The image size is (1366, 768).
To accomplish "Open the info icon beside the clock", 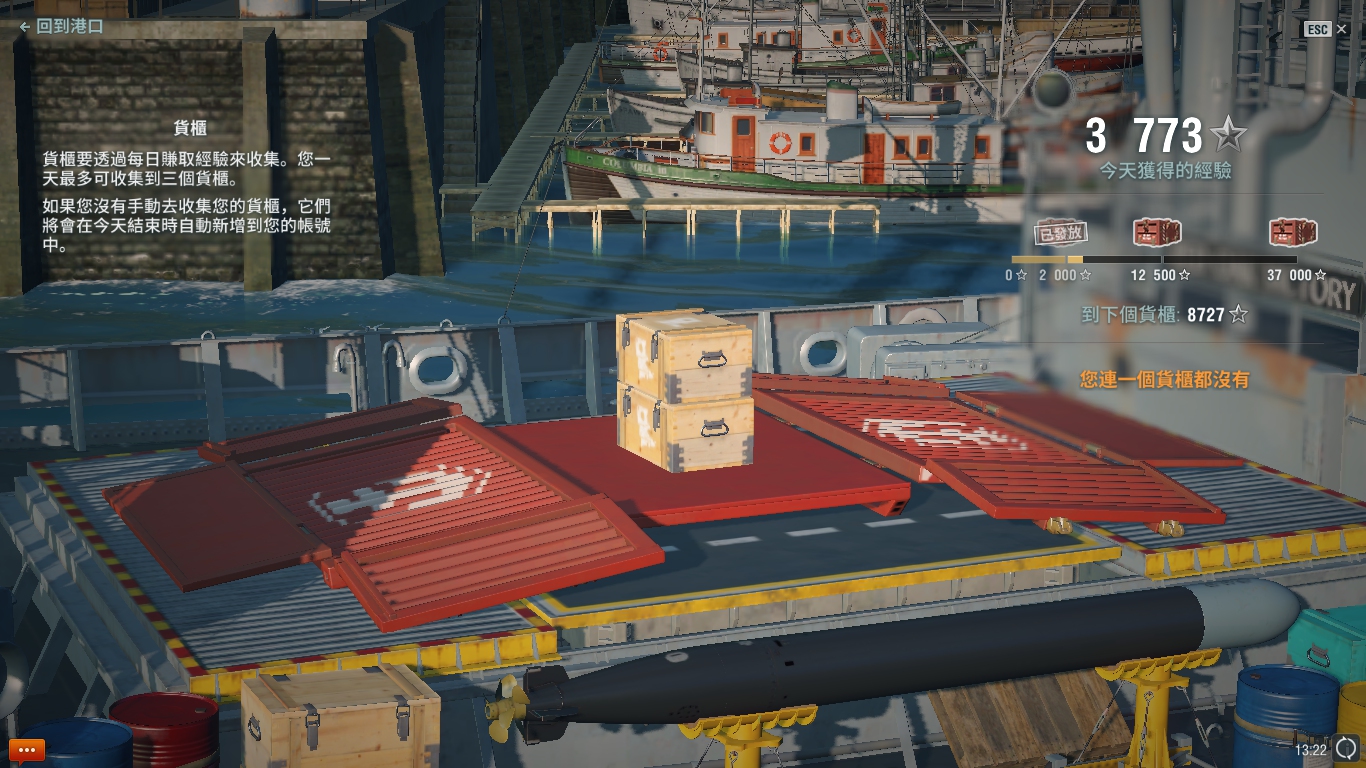I will (1346, 748).
